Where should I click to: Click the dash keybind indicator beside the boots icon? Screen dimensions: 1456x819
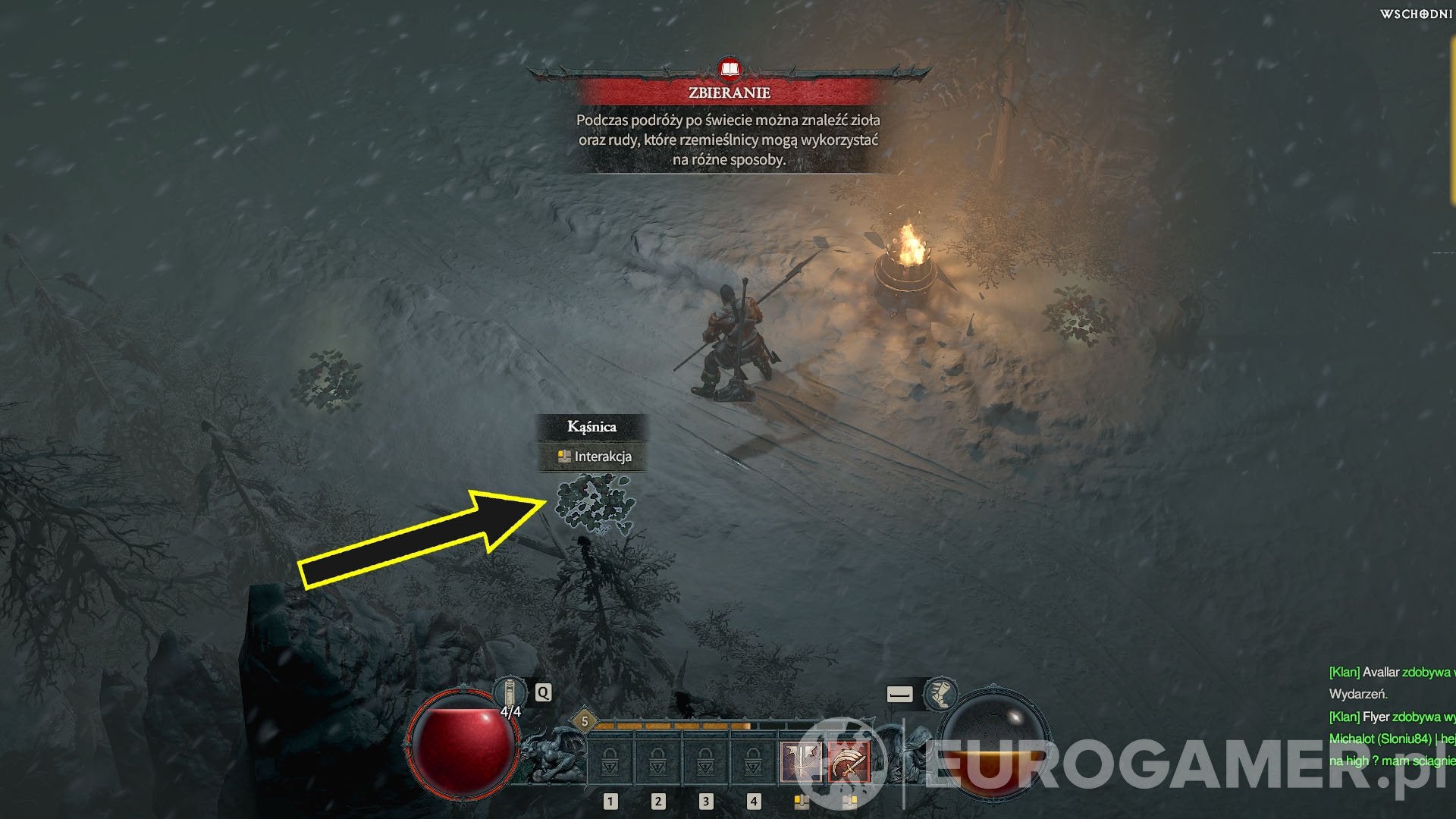pos(899,694)
